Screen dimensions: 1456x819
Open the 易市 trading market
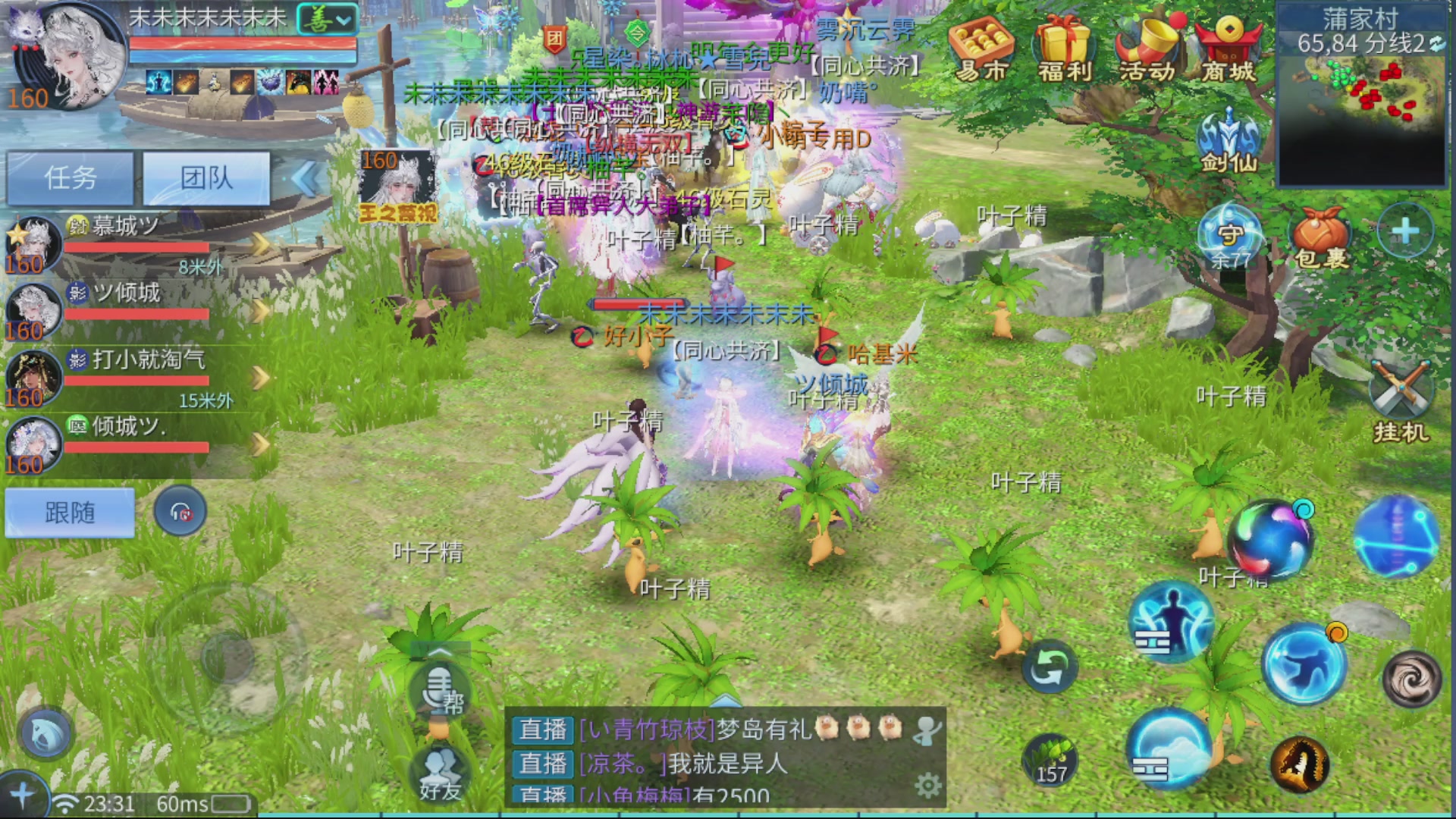tap(983, 45)
